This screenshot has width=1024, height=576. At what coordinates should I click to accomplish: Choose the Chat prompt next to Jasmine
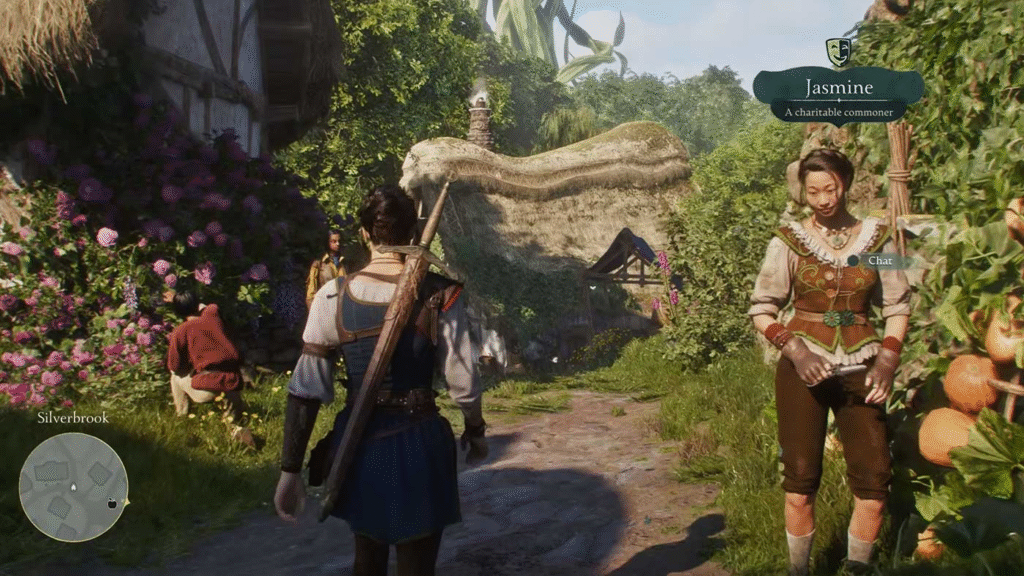click(878, 261)
